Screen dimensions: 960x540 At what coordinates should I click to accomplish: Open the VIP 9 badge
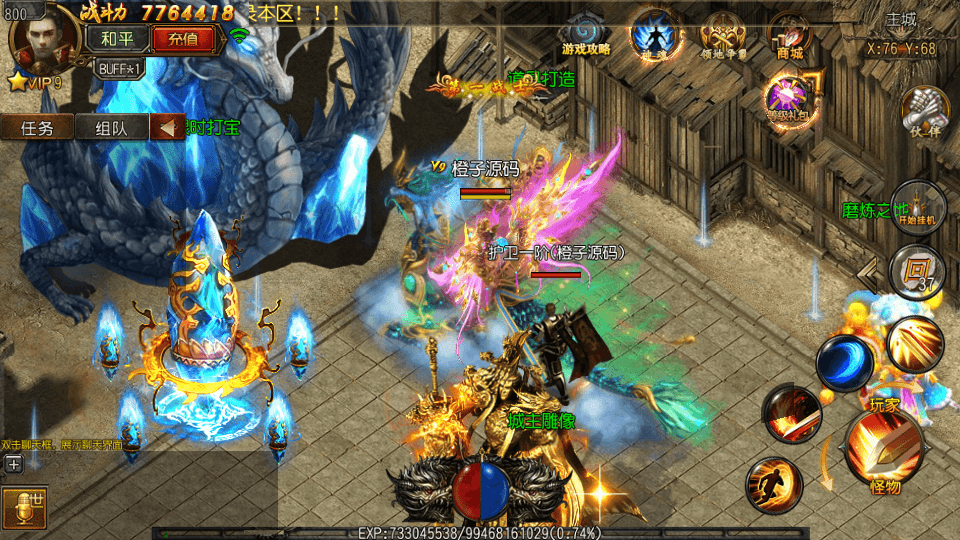pyautogui.click(x=36, y=82)
